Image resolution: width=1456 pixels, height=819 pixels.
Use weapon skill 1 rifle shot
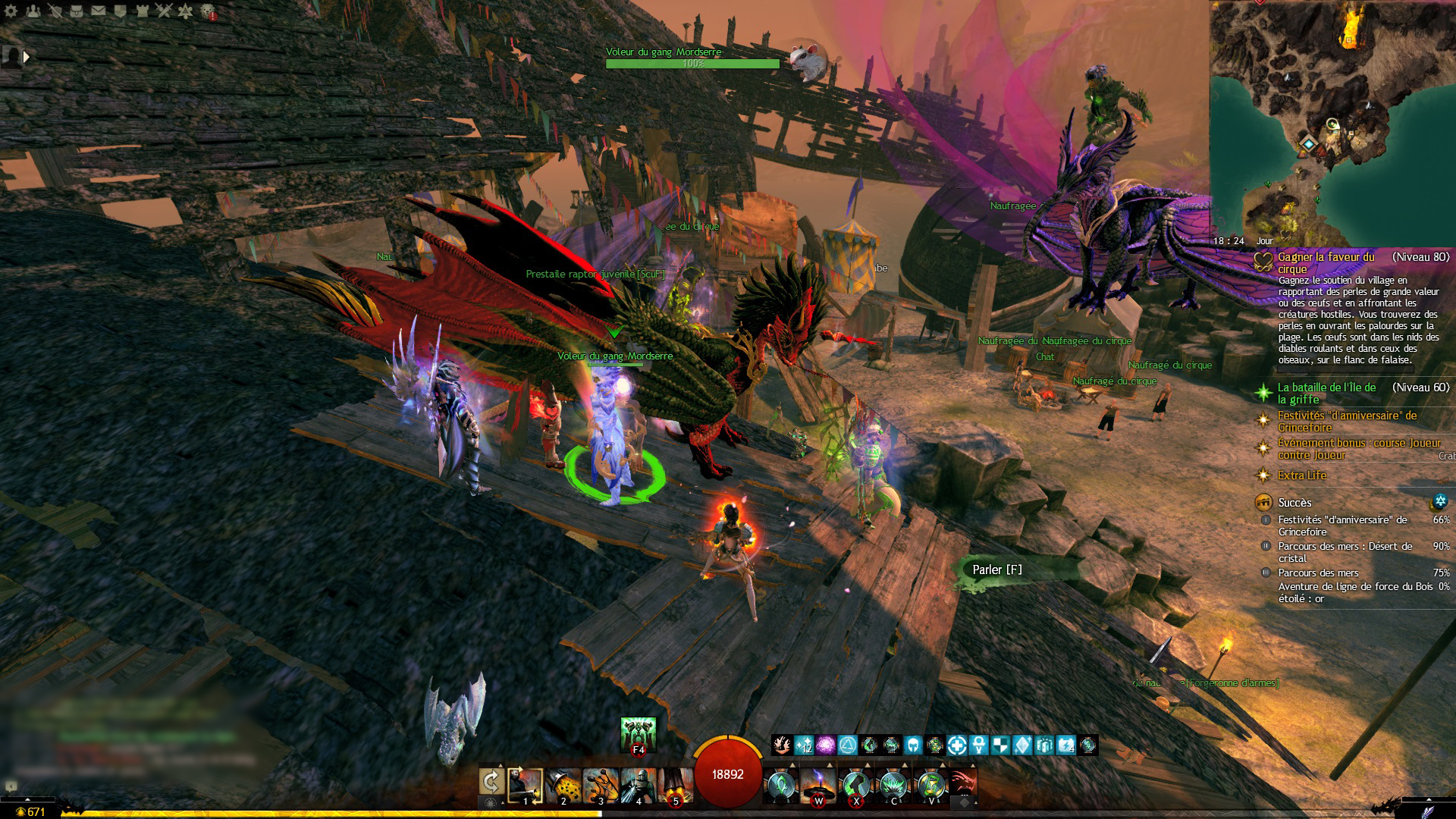coord(525,786)
